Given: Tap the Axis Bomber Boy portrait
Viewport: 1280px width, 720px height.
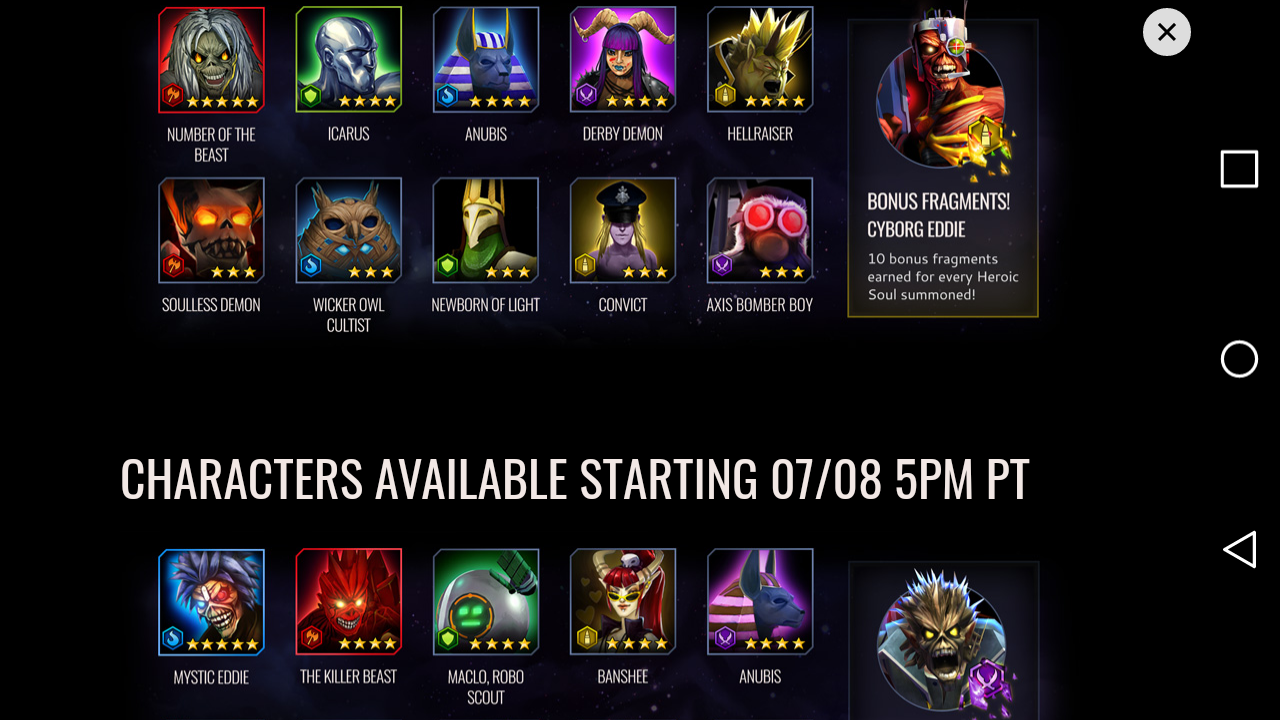Looking at the screenshot, I should coord(759,231).
